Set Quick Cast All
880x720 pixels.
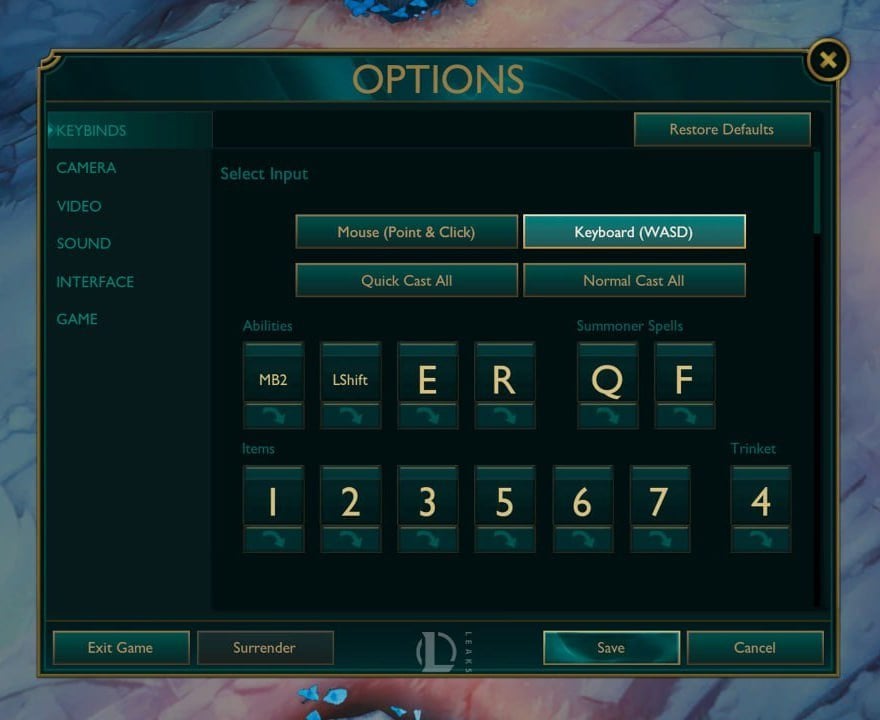click(406, 281)
